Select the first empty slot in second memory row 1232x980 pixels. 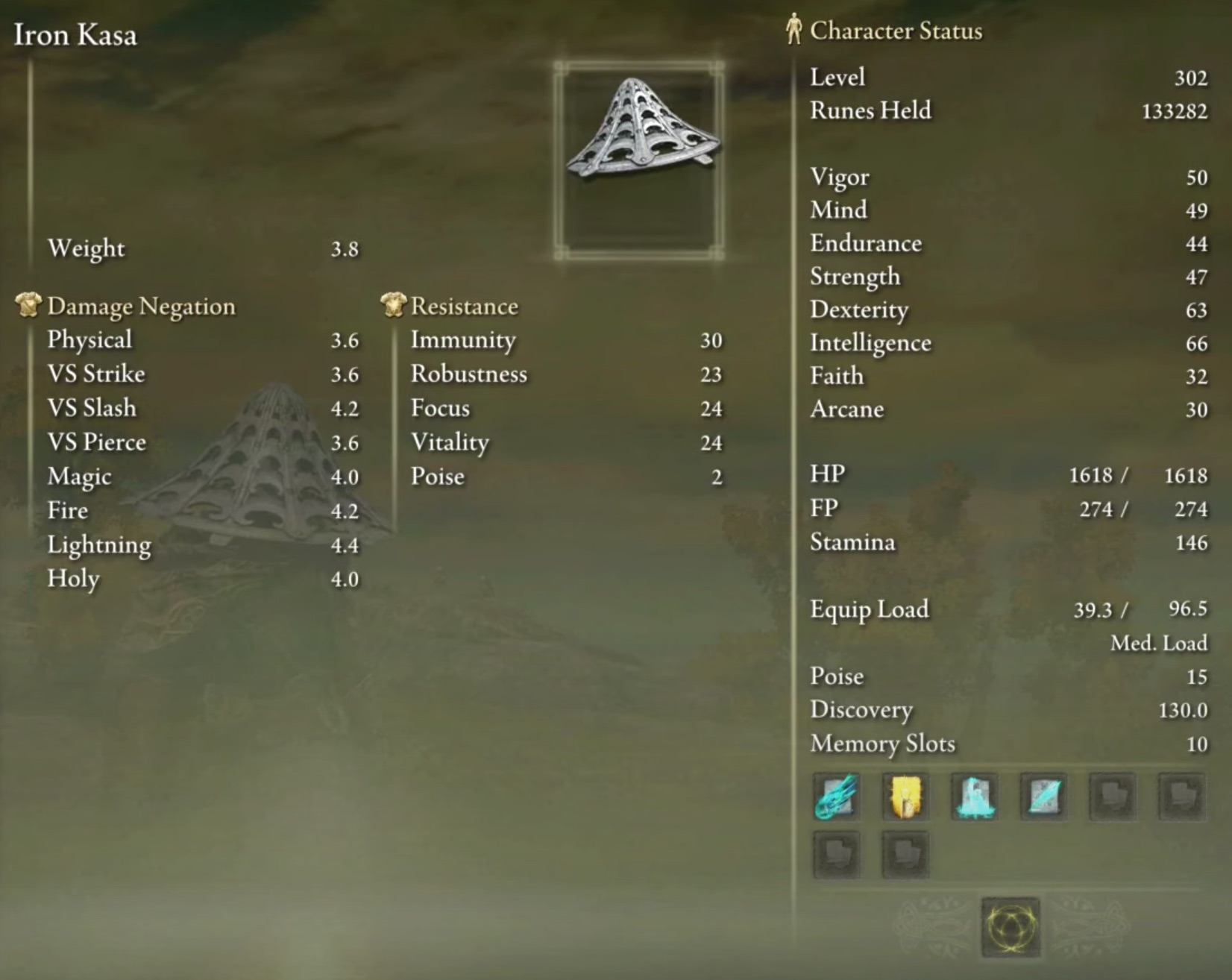tap(835, 854)
